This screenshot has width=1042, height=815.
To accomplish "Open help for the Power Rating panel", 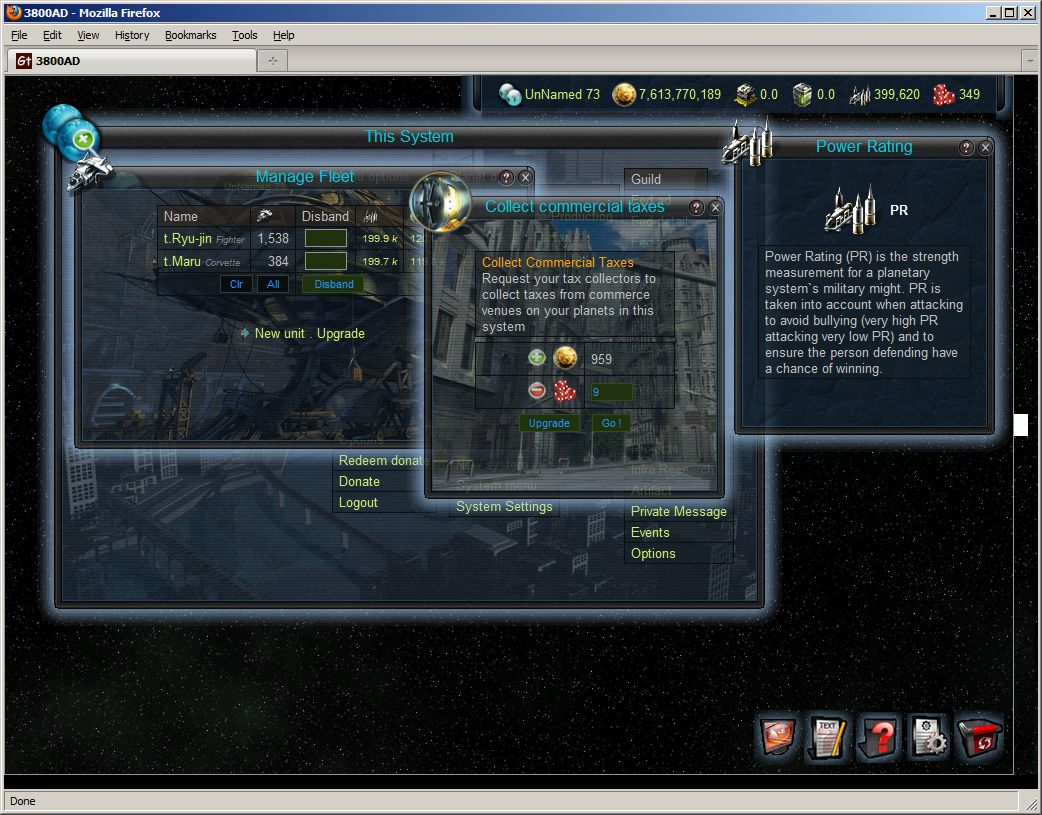I will click(966, 148).
